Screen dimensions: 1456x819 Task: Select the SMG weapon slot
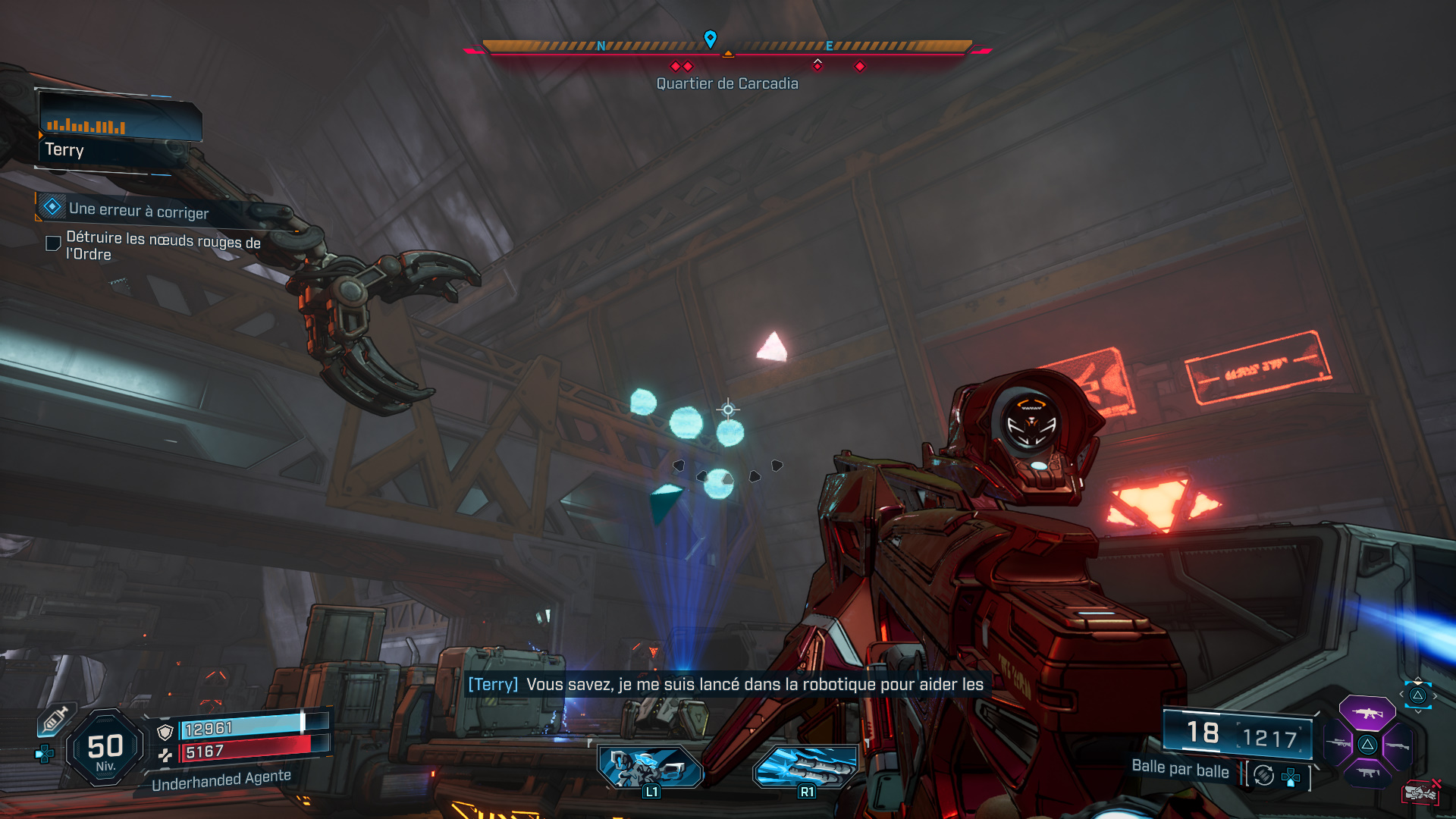(1369, 773)
